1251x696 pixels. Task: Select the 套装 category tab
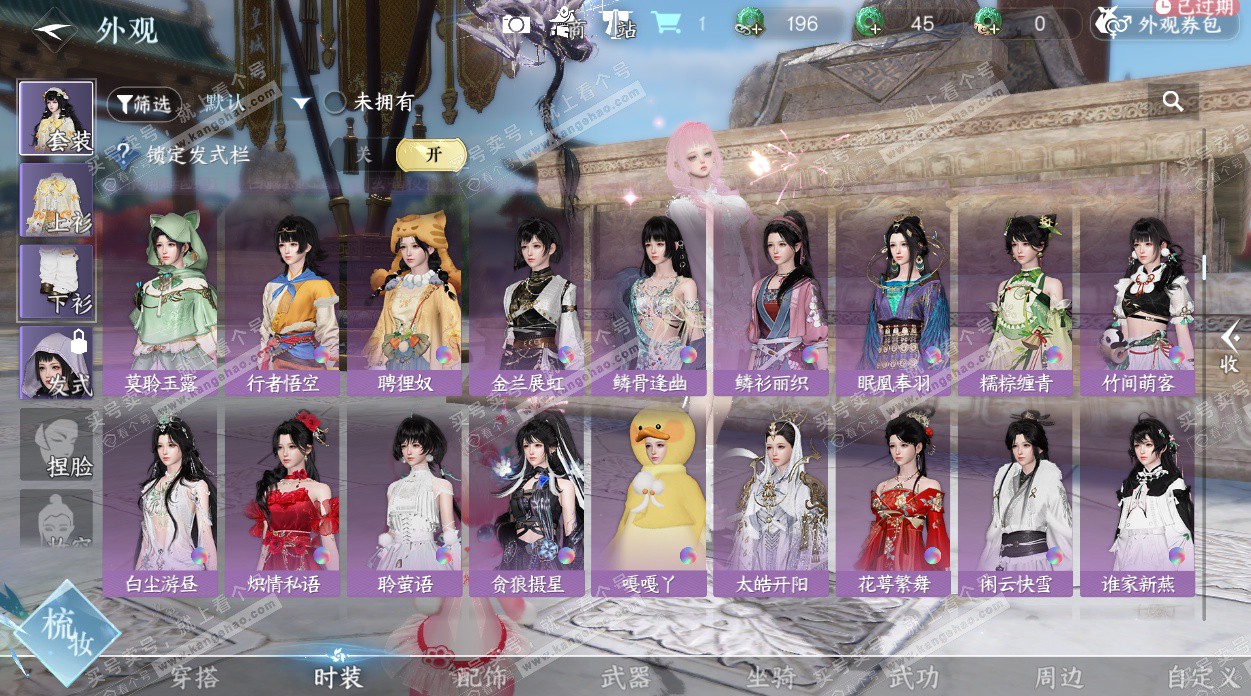coord(56,119)
